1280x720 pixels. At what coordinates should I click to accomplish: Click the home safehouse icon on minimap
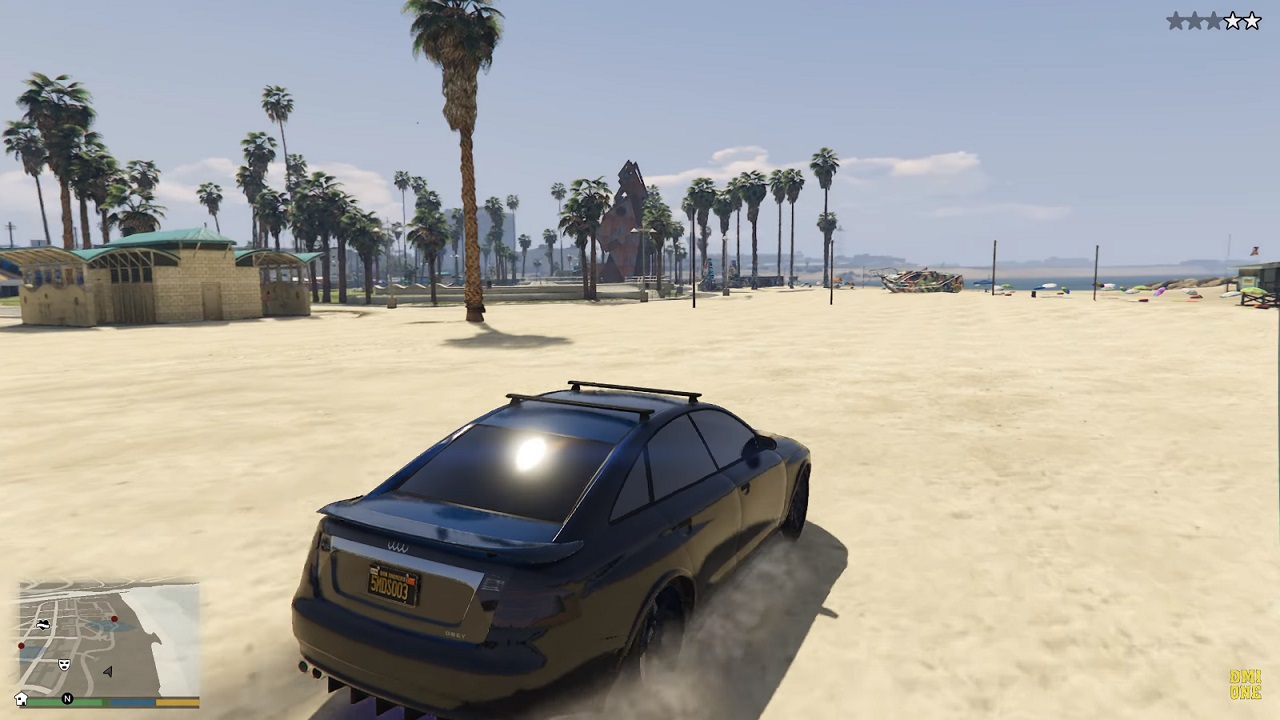click(21, 698)
